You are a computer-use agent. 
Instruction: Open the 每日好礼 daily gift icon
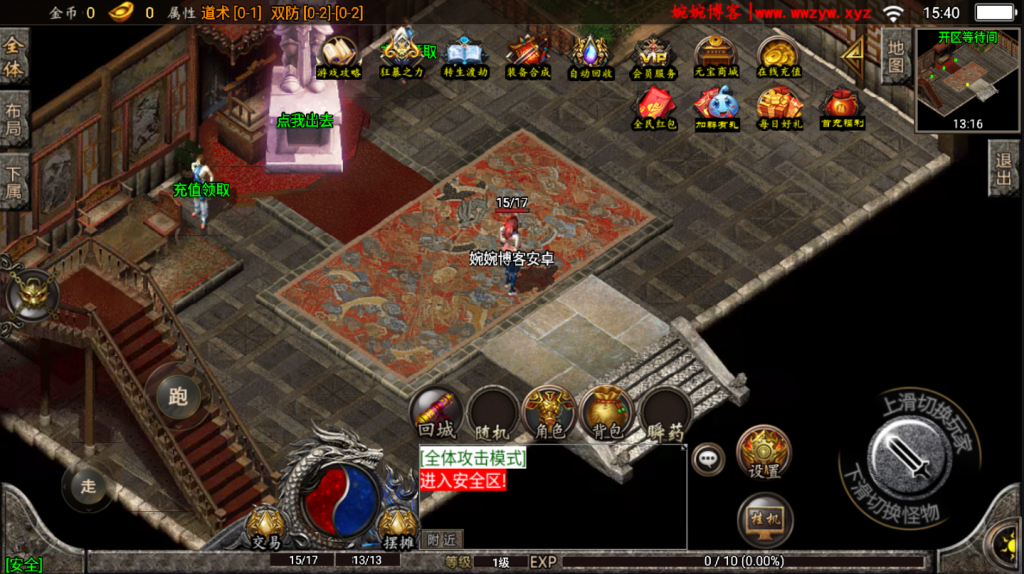click(779, 107)
